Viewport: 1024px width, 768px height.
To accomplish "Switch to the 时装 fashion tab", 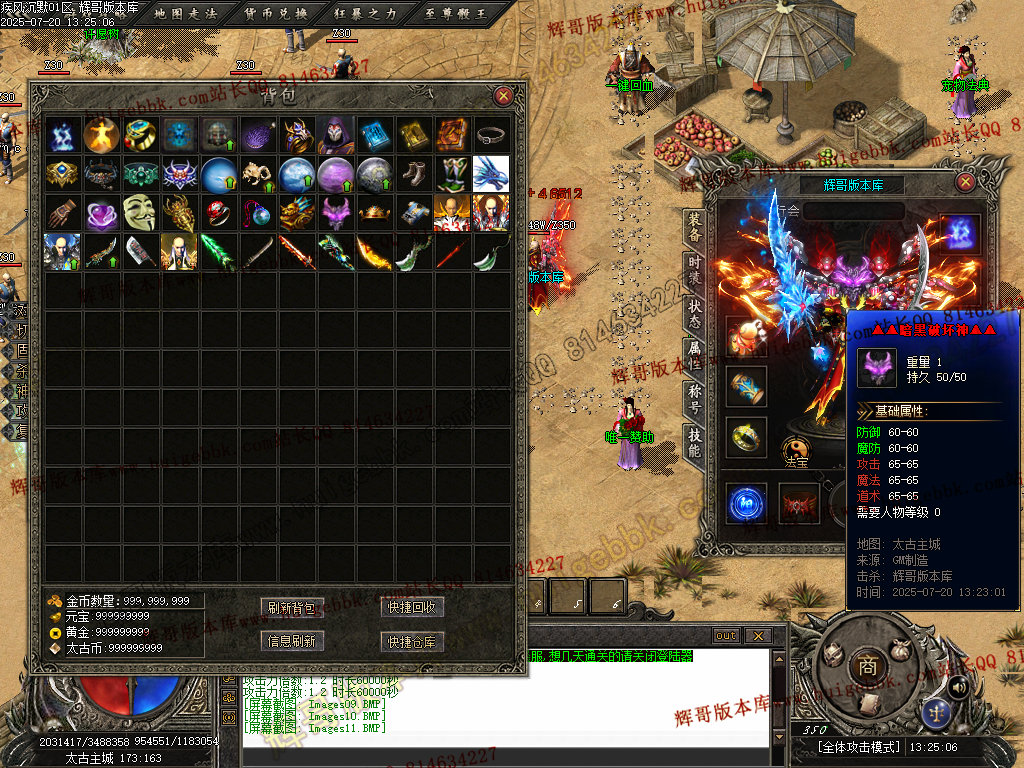I will click(695, 270).
